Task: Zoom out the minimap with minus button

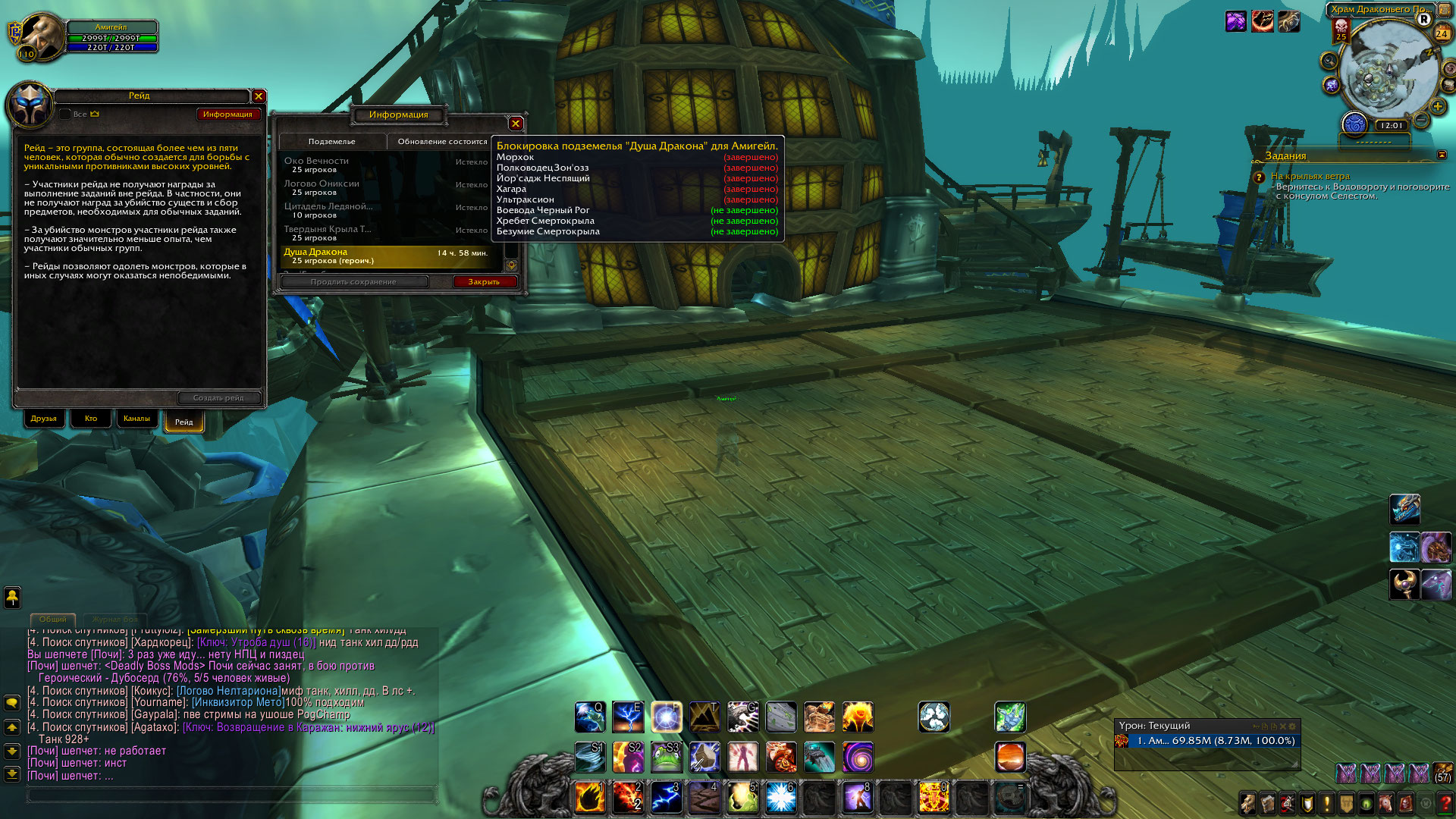Action: click(x=1421, y=121)
